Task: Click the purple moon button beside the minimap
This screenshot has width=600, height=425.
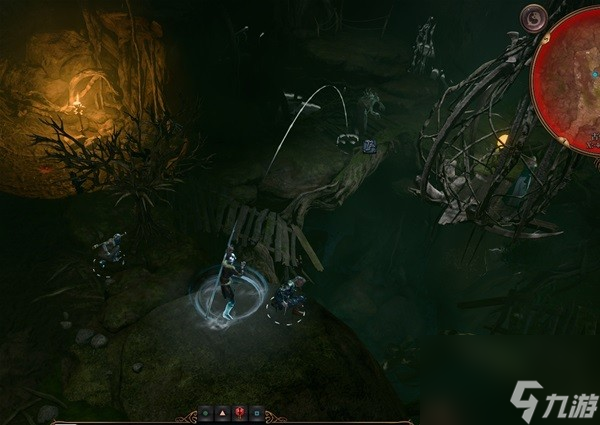Action: [x=533, y=17]
